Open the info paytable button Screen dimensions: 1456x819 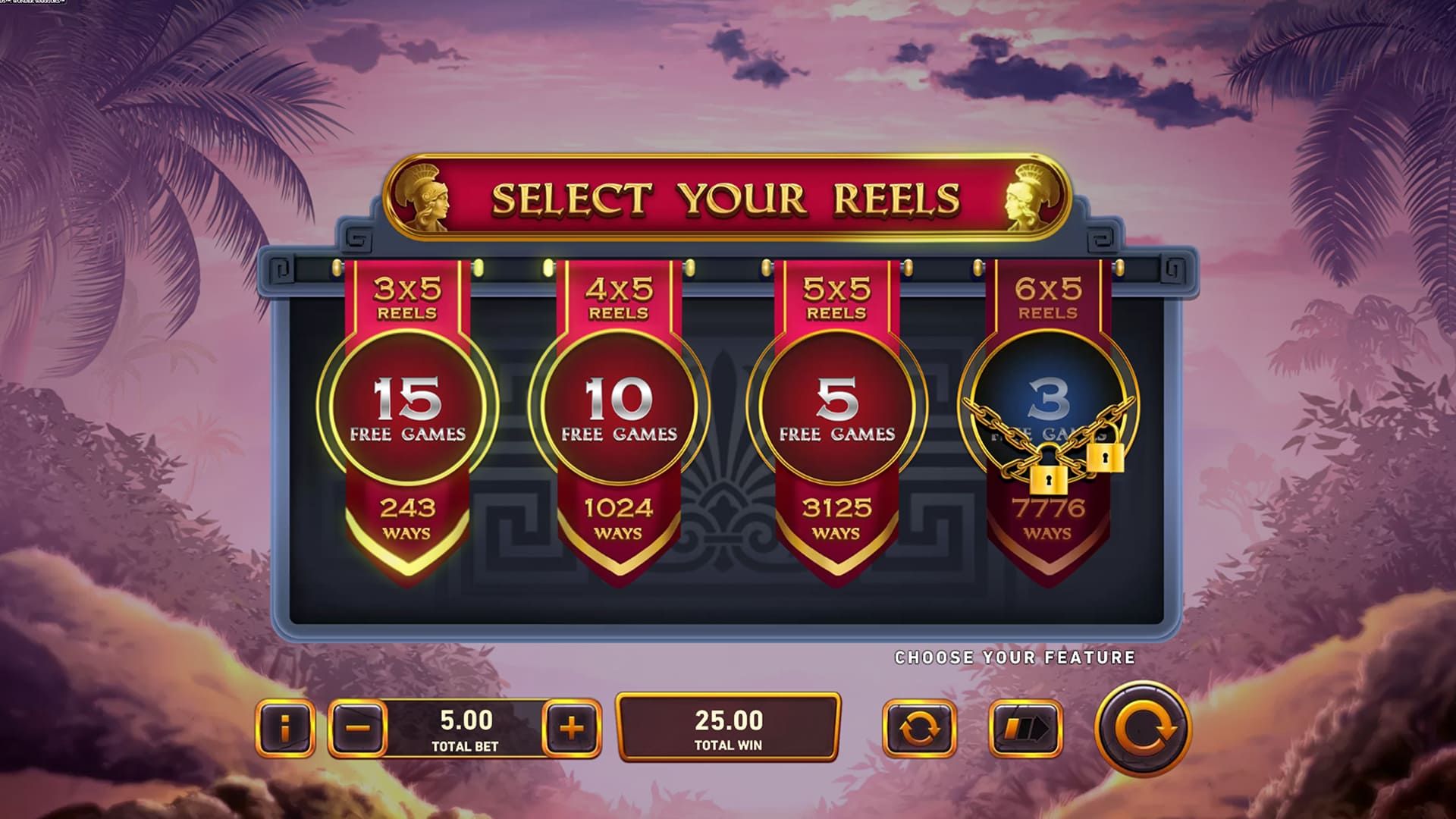[285, 729]
